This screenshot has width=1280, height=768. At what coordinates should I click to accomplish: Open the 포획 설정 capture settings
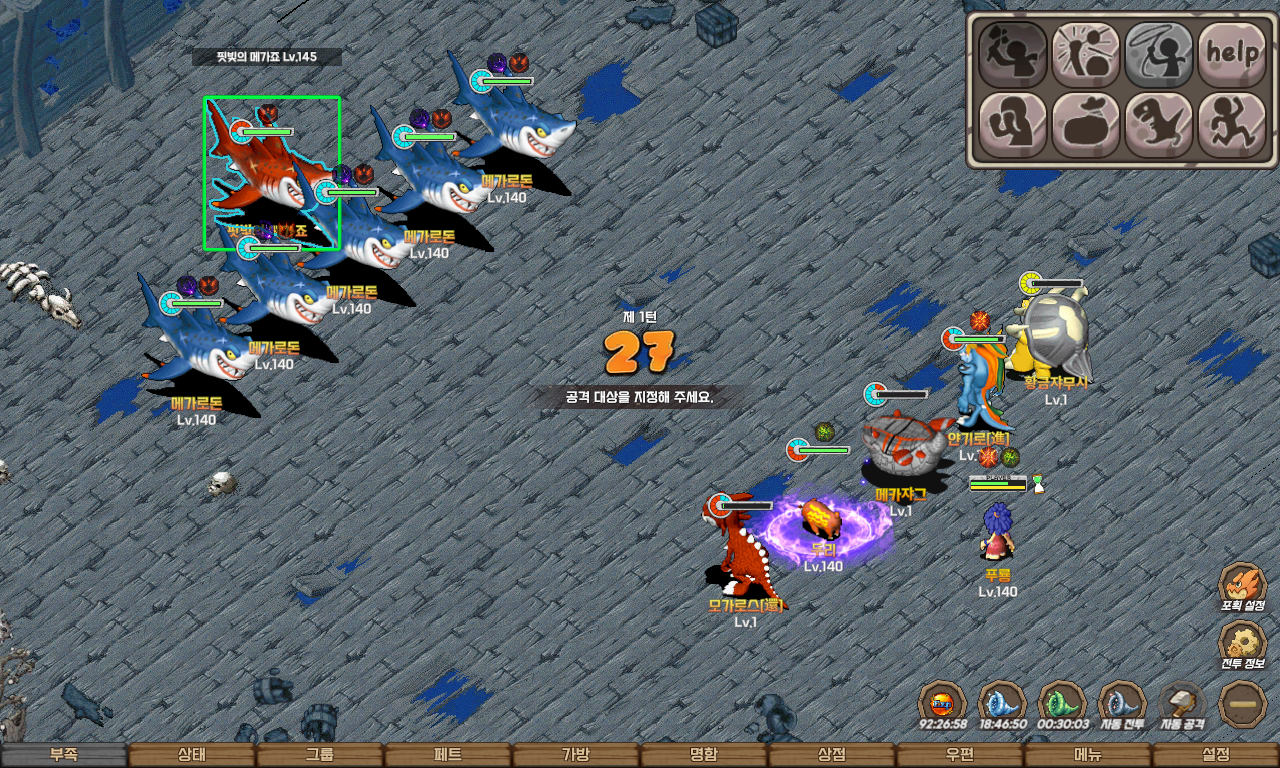point(1243,586)
